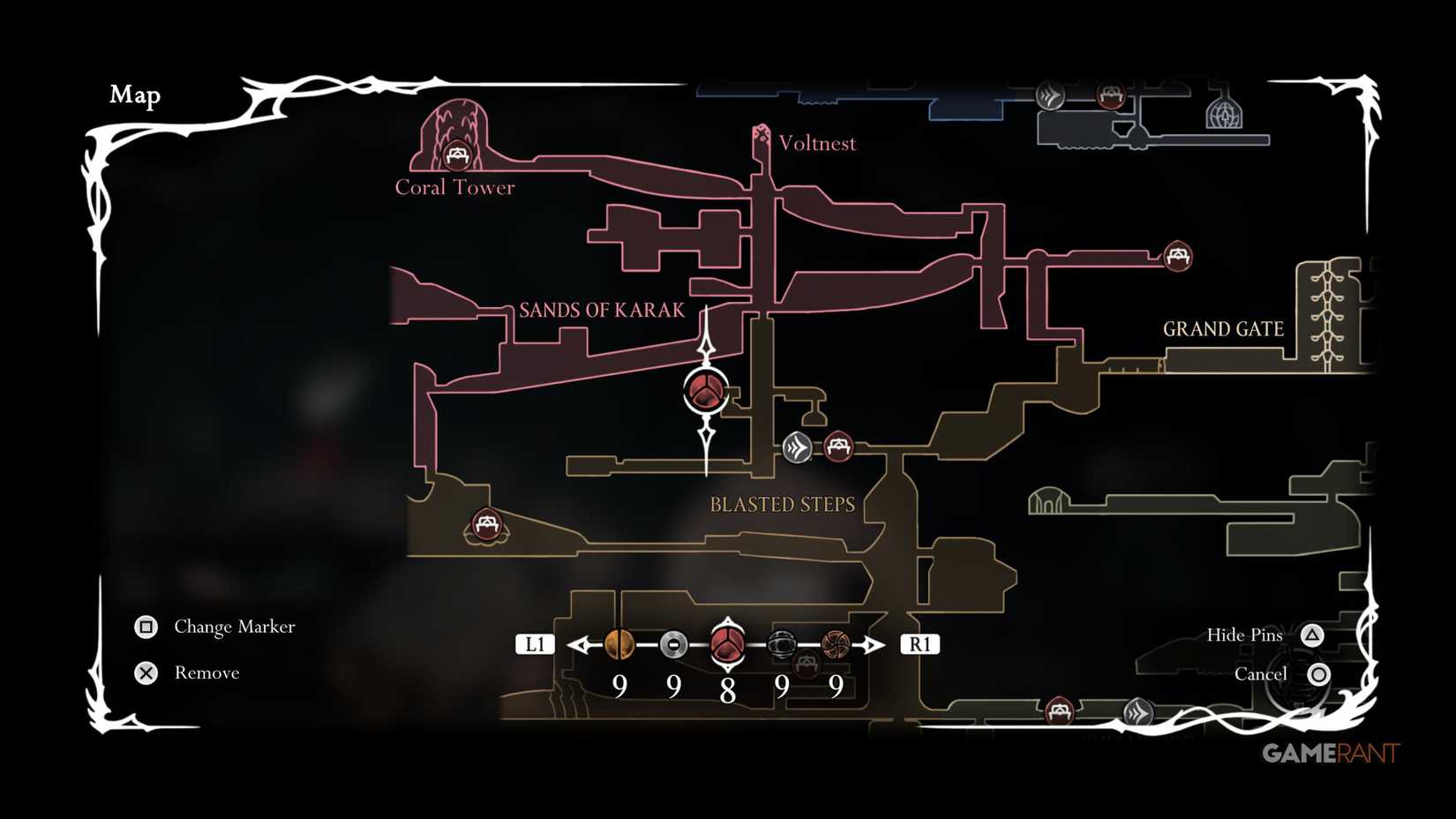Select the orange shell marker
The width and height of the screenshot is (1456, 819).
coord(619,644)
